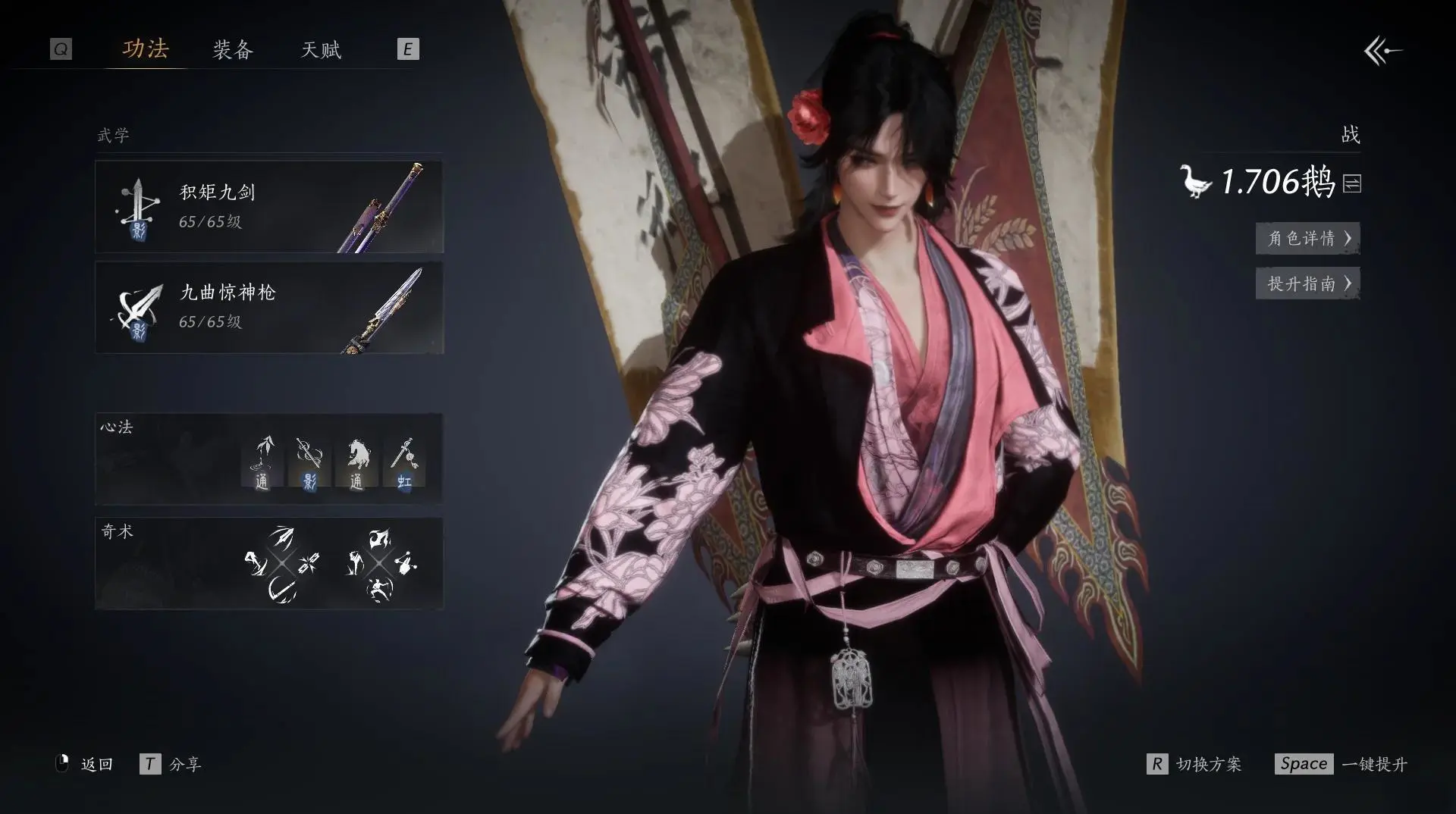This screenshot has width=1456, height=814.
Task: Click the 分享 share button
Action: point(171,764)
